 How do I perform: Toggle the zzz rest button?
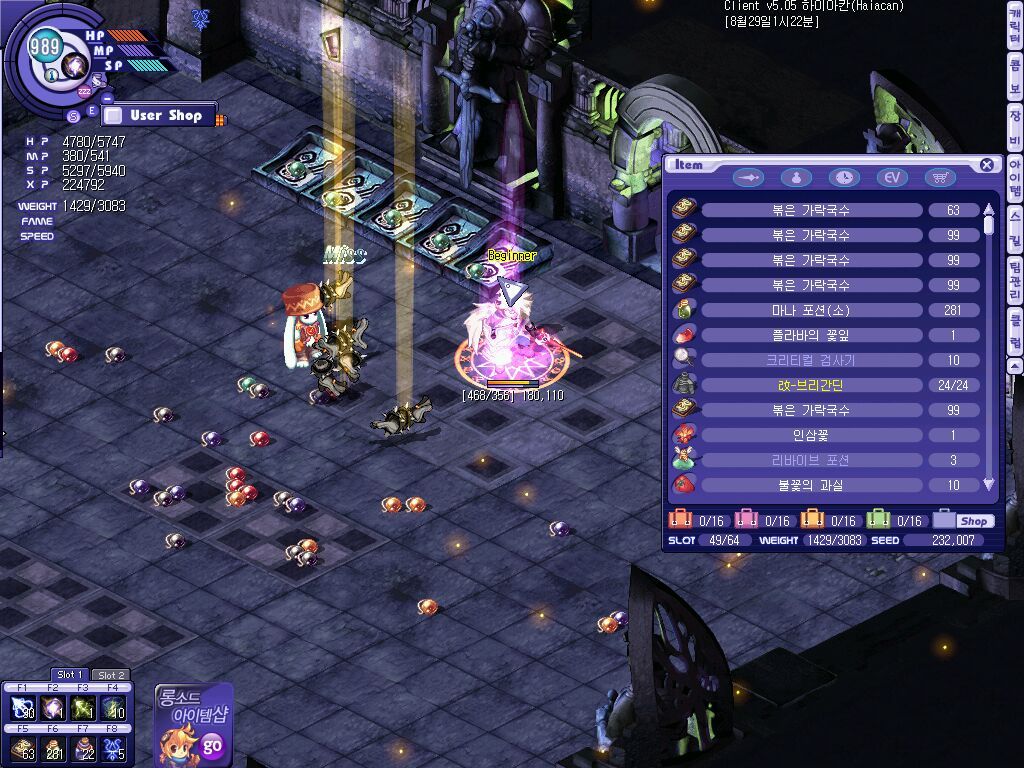[x=84, y=91]
